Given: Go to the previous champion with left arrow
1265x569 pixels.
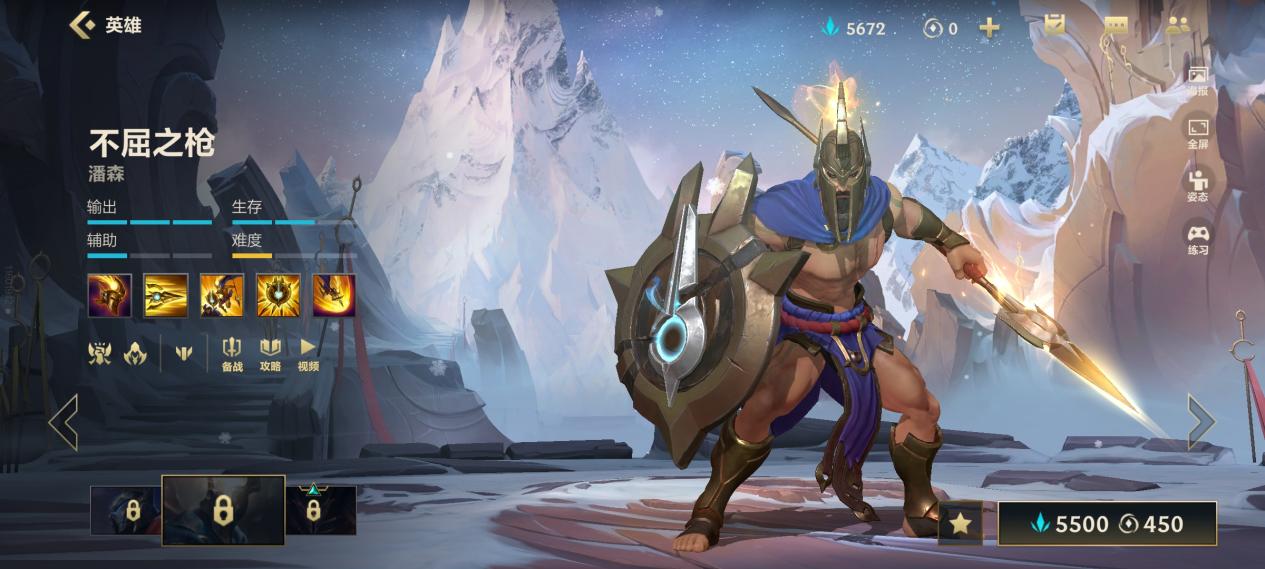Looking at the screenshot, I should tap(64, 421).
